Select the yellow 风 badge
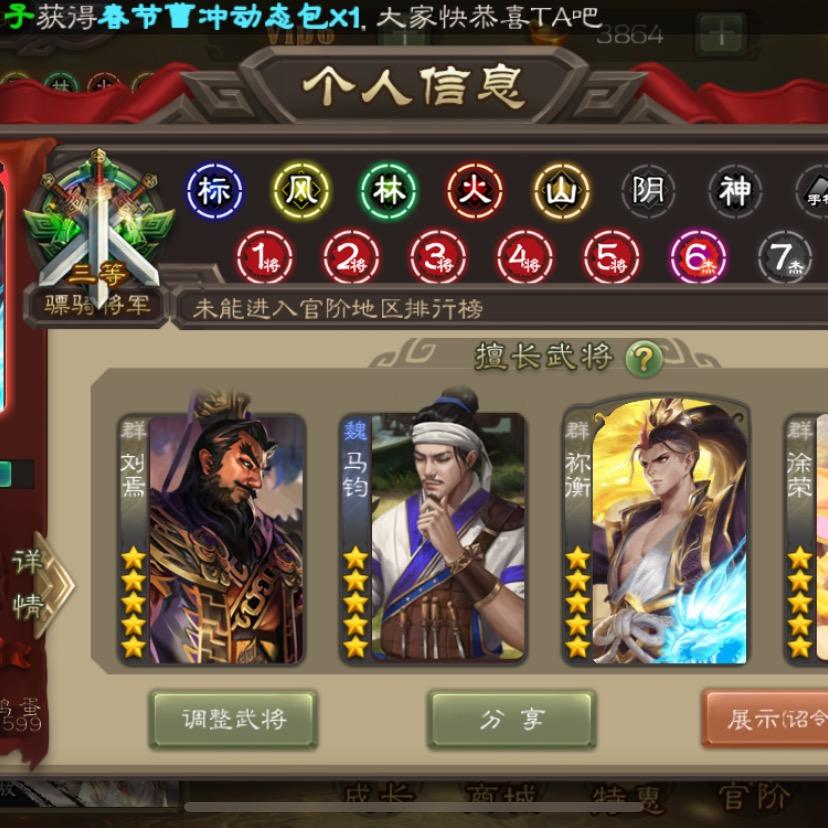The height and width of the screenshot is (828, 828). (301, 190)
